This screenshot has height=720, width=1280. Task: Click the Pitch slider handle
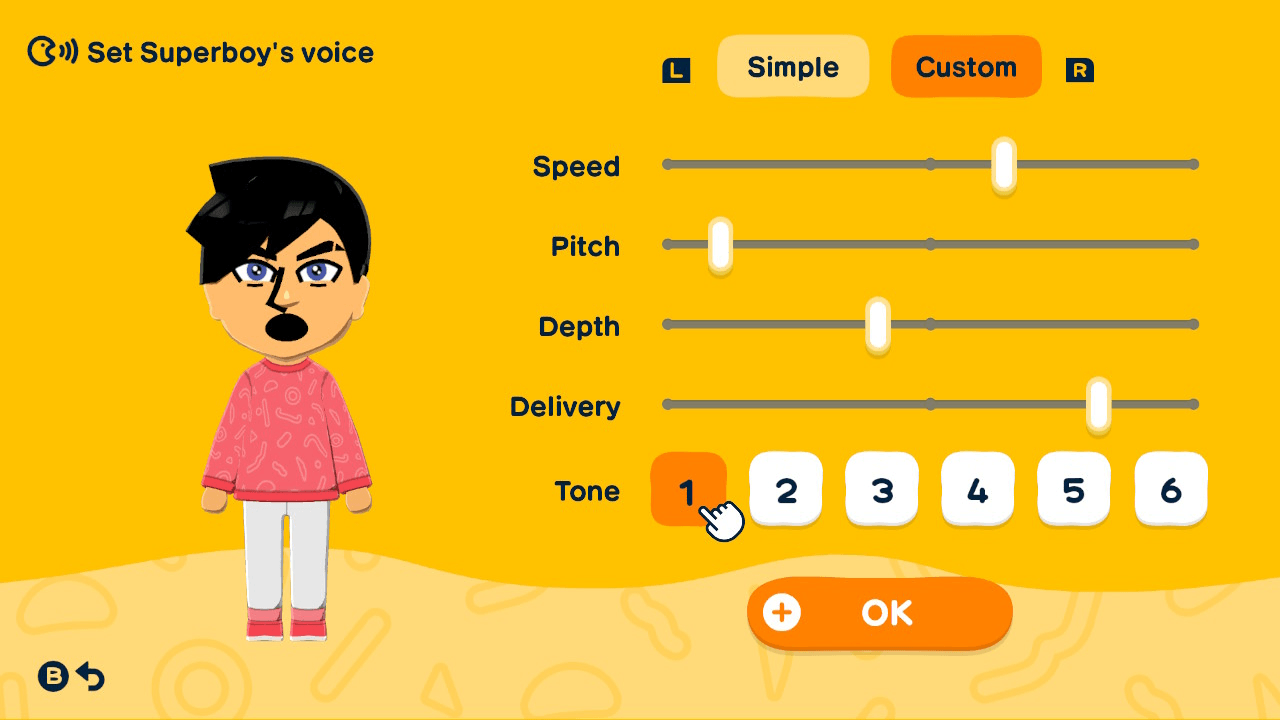[x=718, y=244]
